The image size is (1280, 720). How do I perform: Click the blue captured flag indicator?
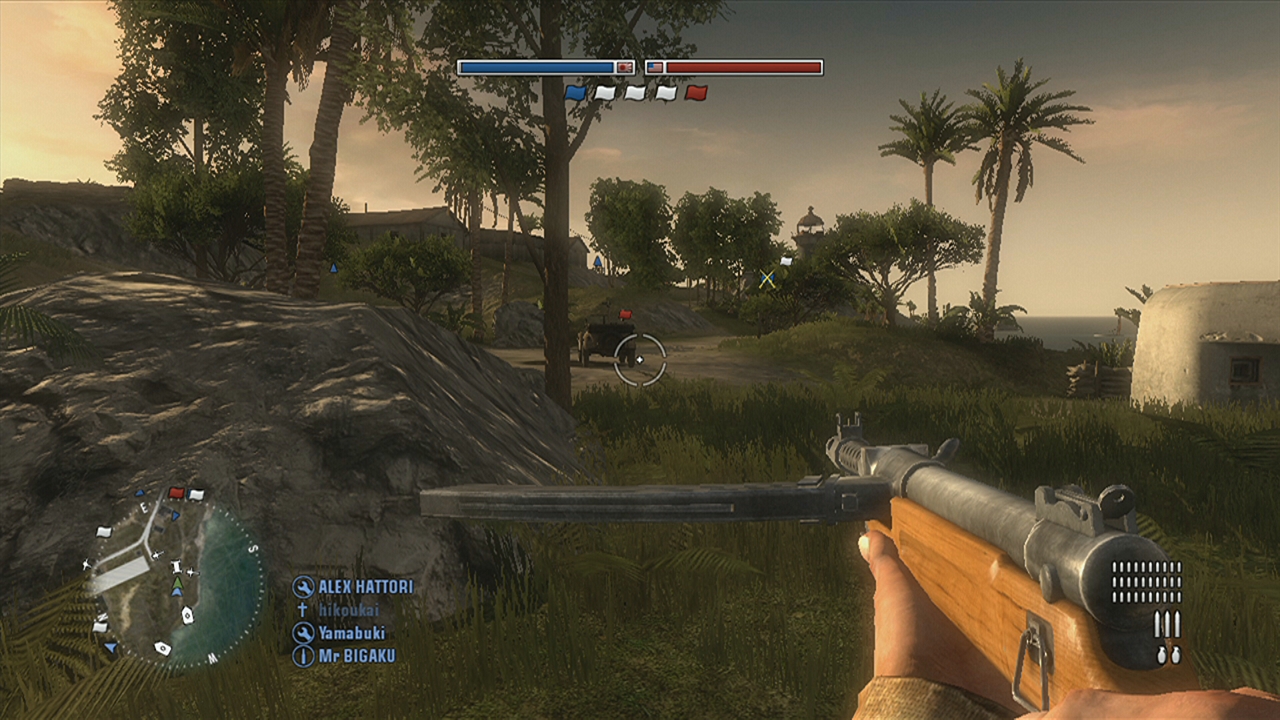575,93
